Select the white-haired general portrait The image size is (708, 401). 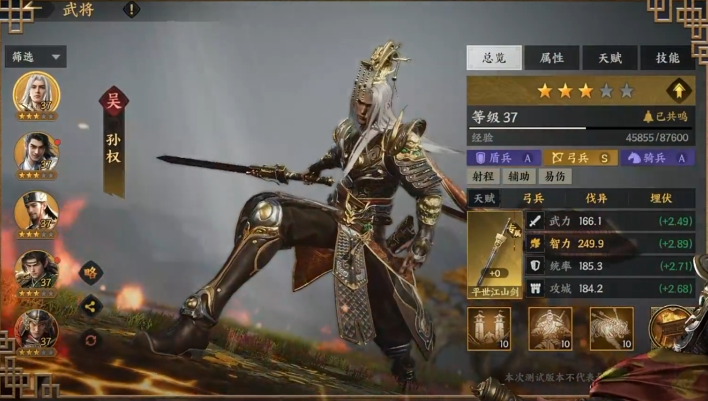click(36, 94)
